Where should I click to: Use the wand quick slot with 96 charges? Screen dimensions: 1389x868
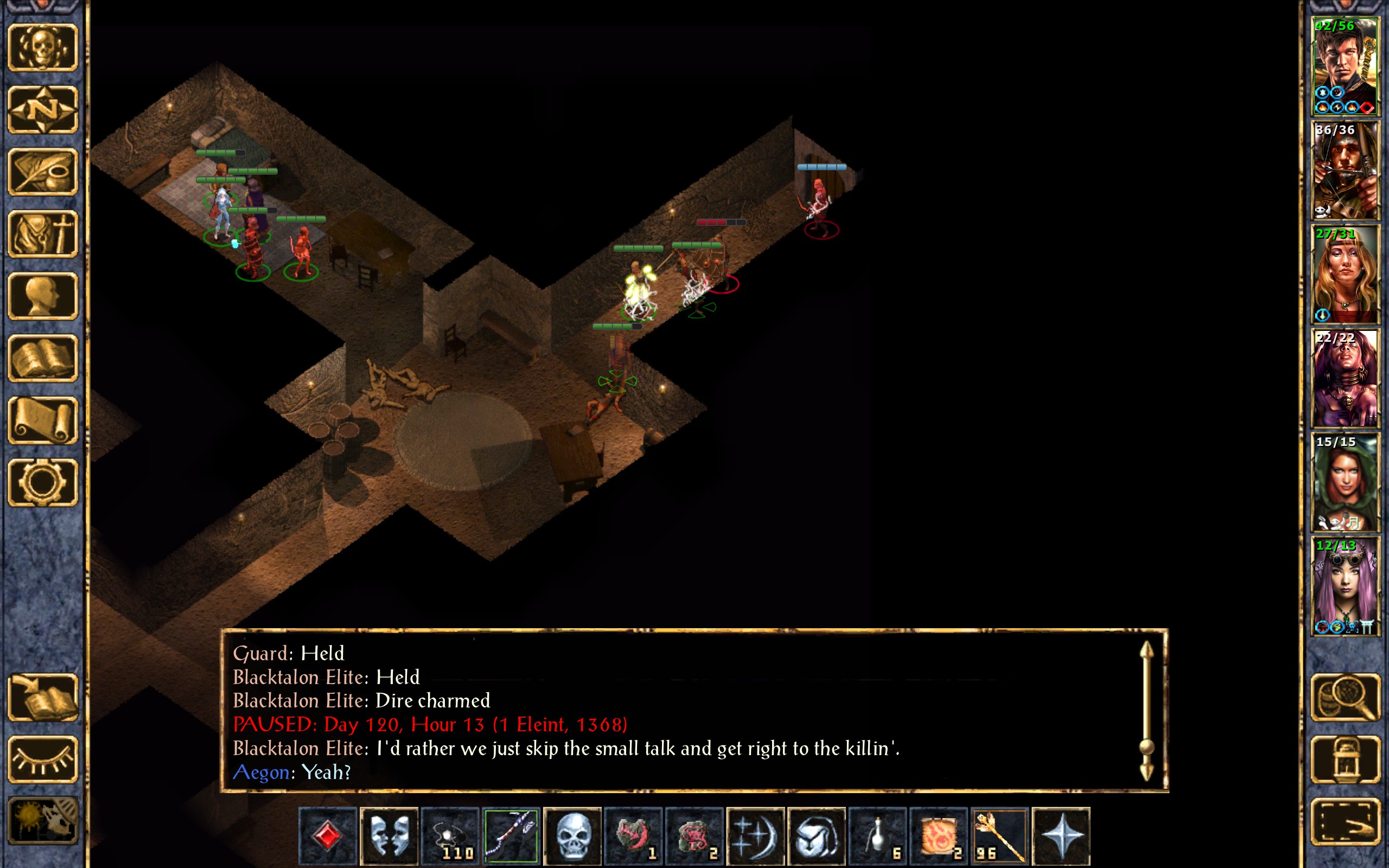click(1000, 835)
